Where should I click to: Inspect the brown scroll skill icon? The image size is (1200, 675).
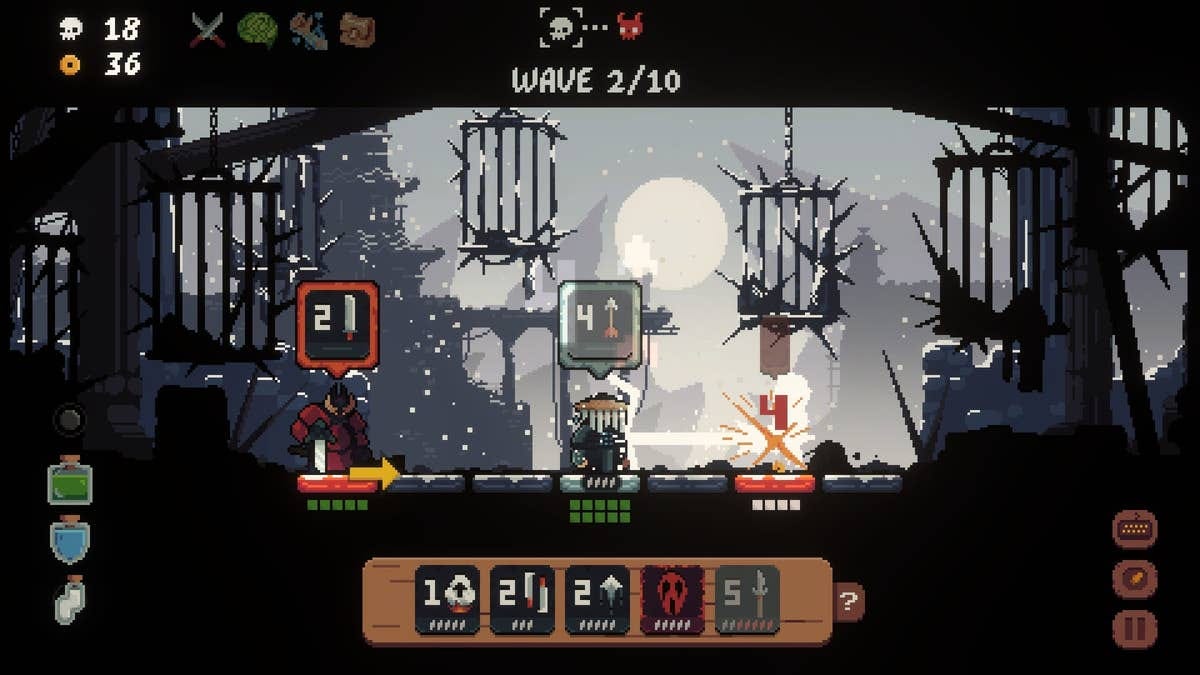357,30
